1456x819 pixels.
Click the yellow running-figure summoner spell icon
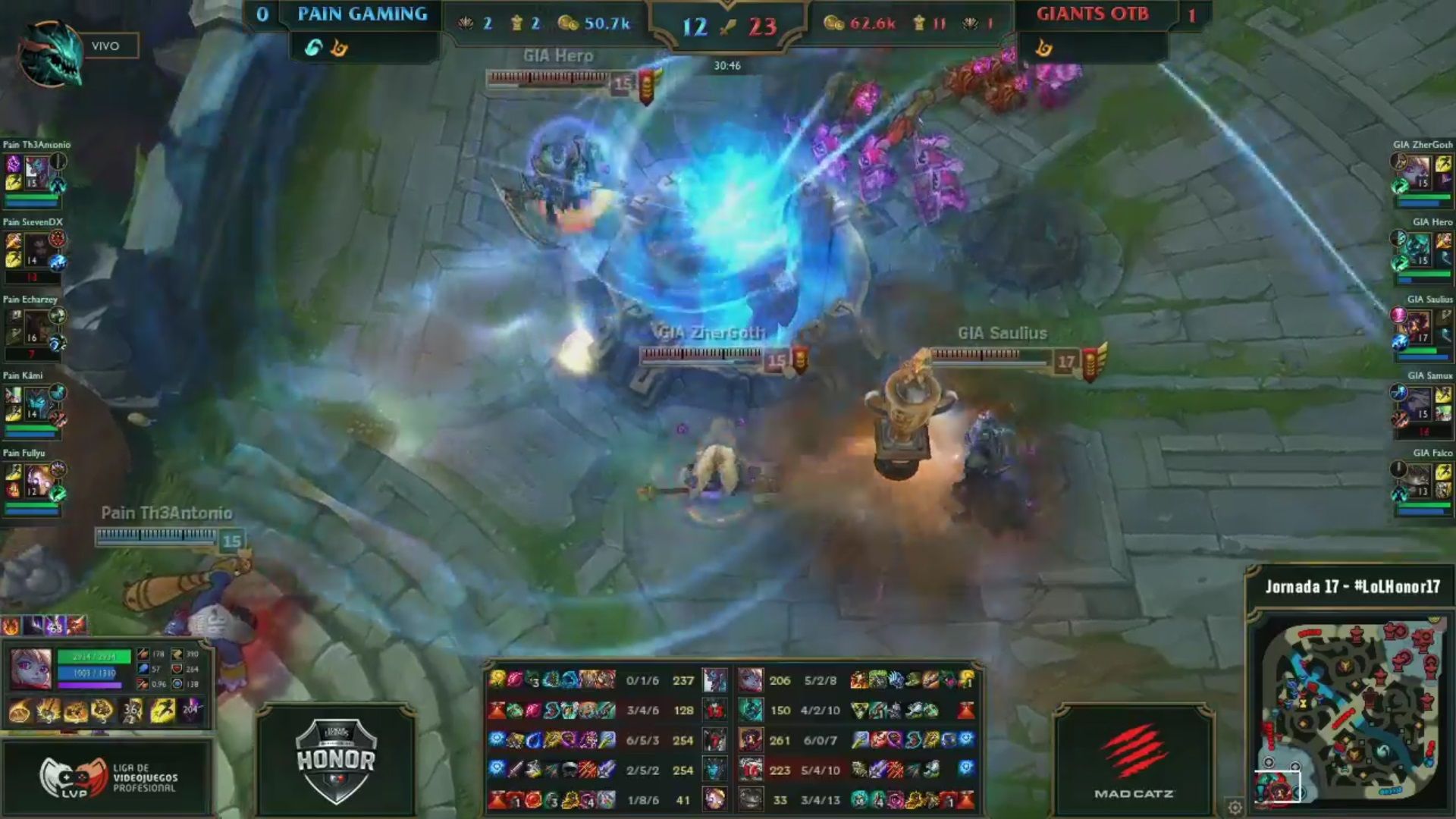[x=162, y=711]
